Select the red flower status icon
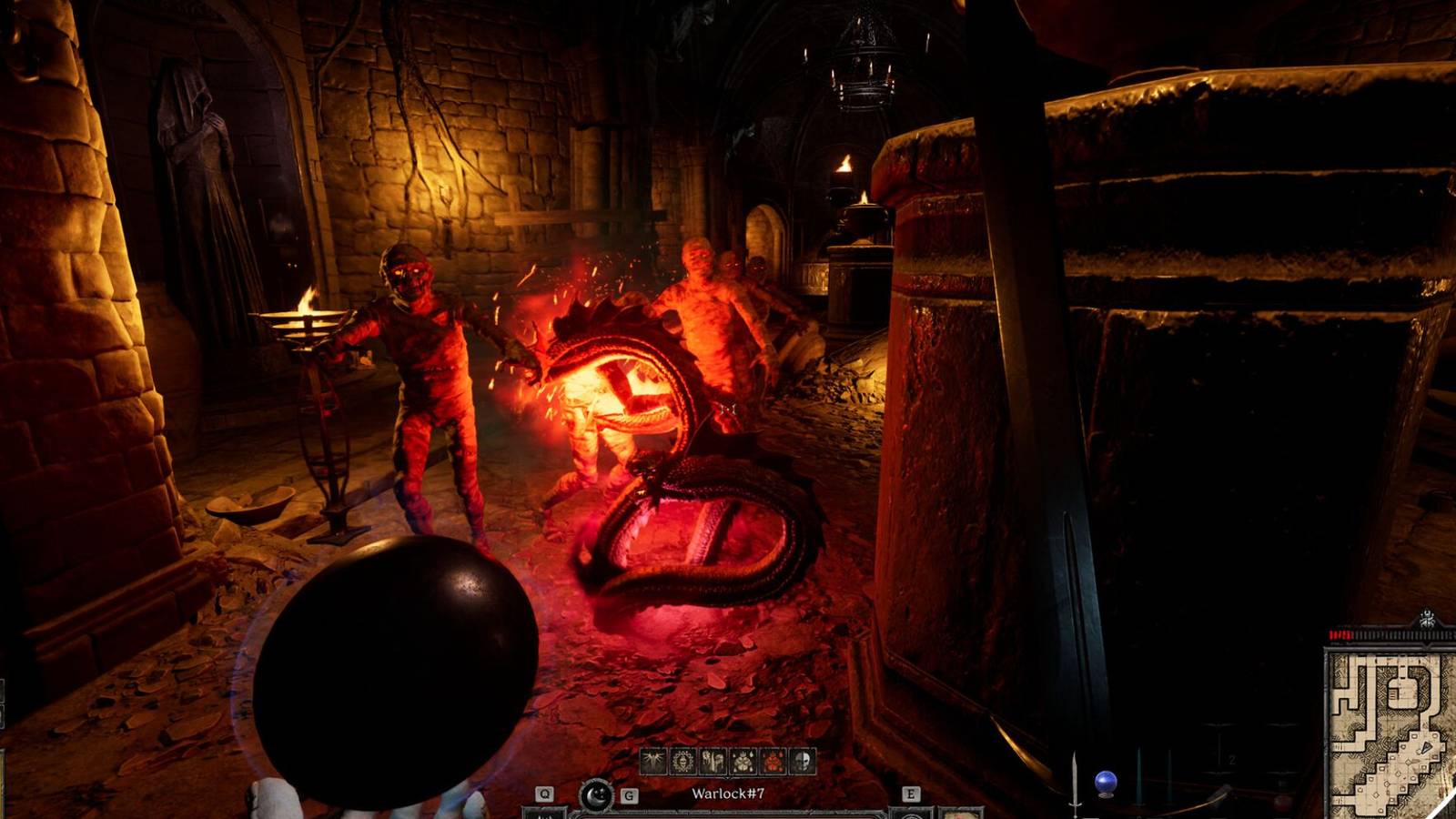This screenshot has width=1456, height=819. (773, 761)
